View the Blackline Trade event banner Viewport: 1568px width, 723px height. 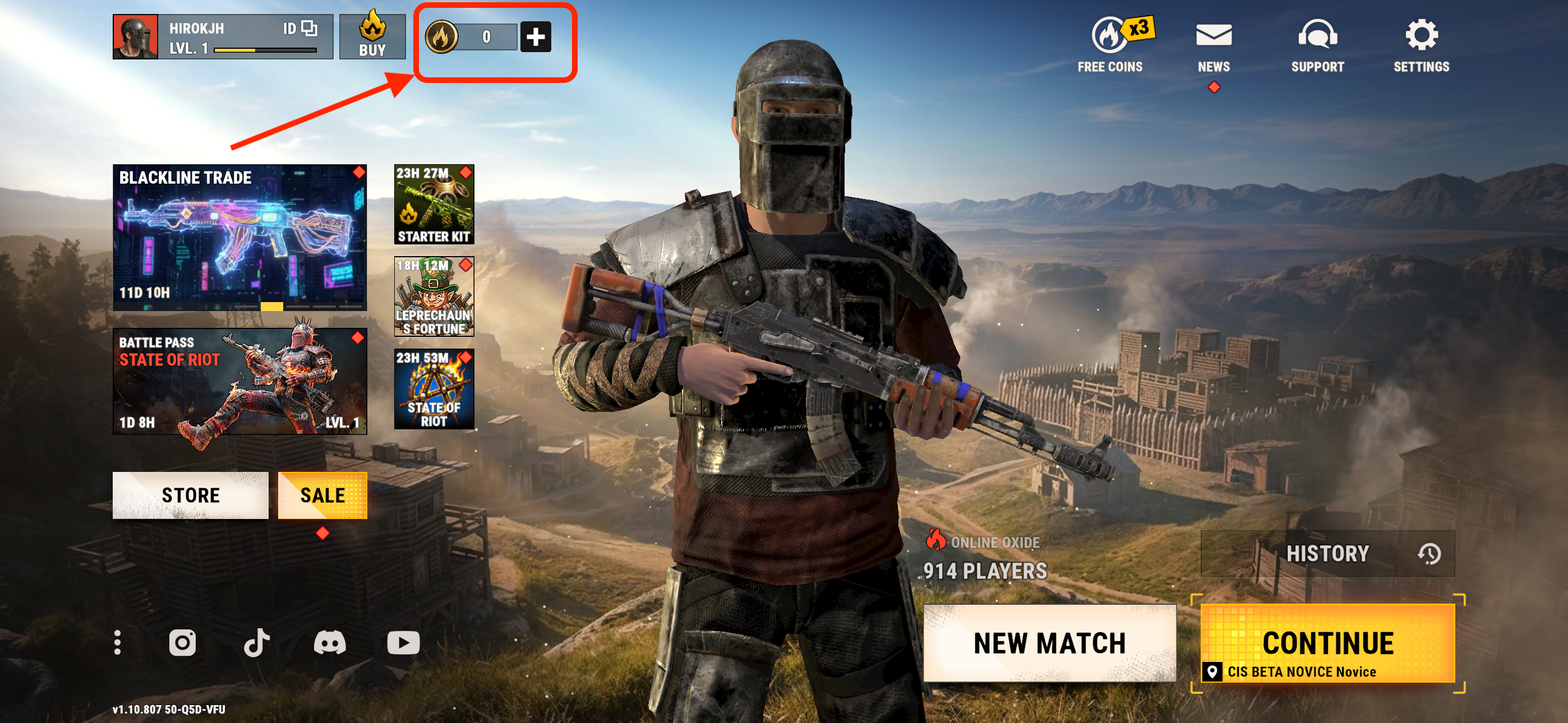(239, 237)
